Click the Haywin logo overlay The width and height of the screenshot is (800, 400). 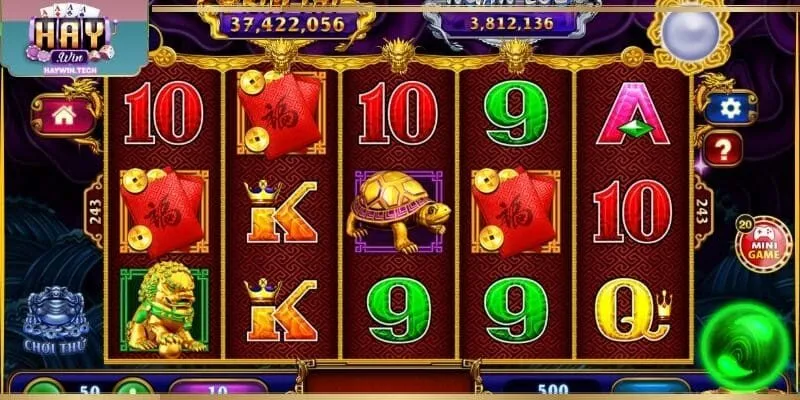(72, 37)
